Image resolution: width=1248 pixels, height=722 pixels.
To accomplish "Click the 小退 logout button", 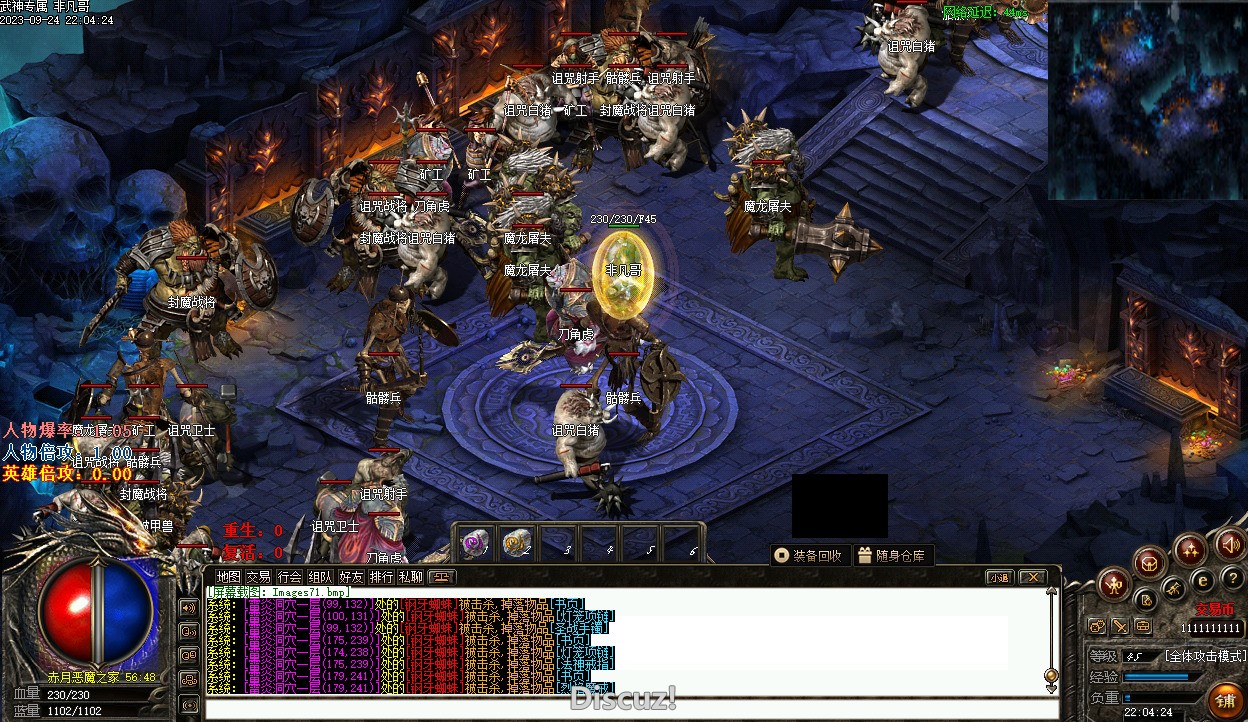I will [x=999, y=577].
